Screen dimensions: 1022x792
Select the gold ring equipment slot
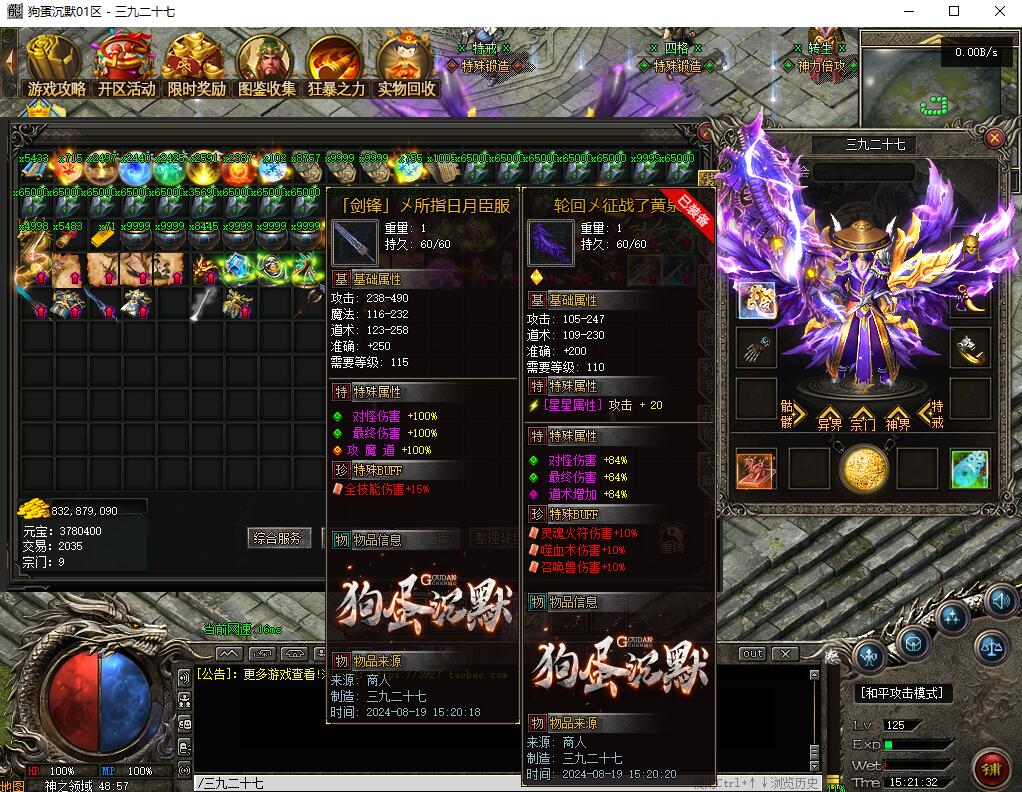point(969,346)
